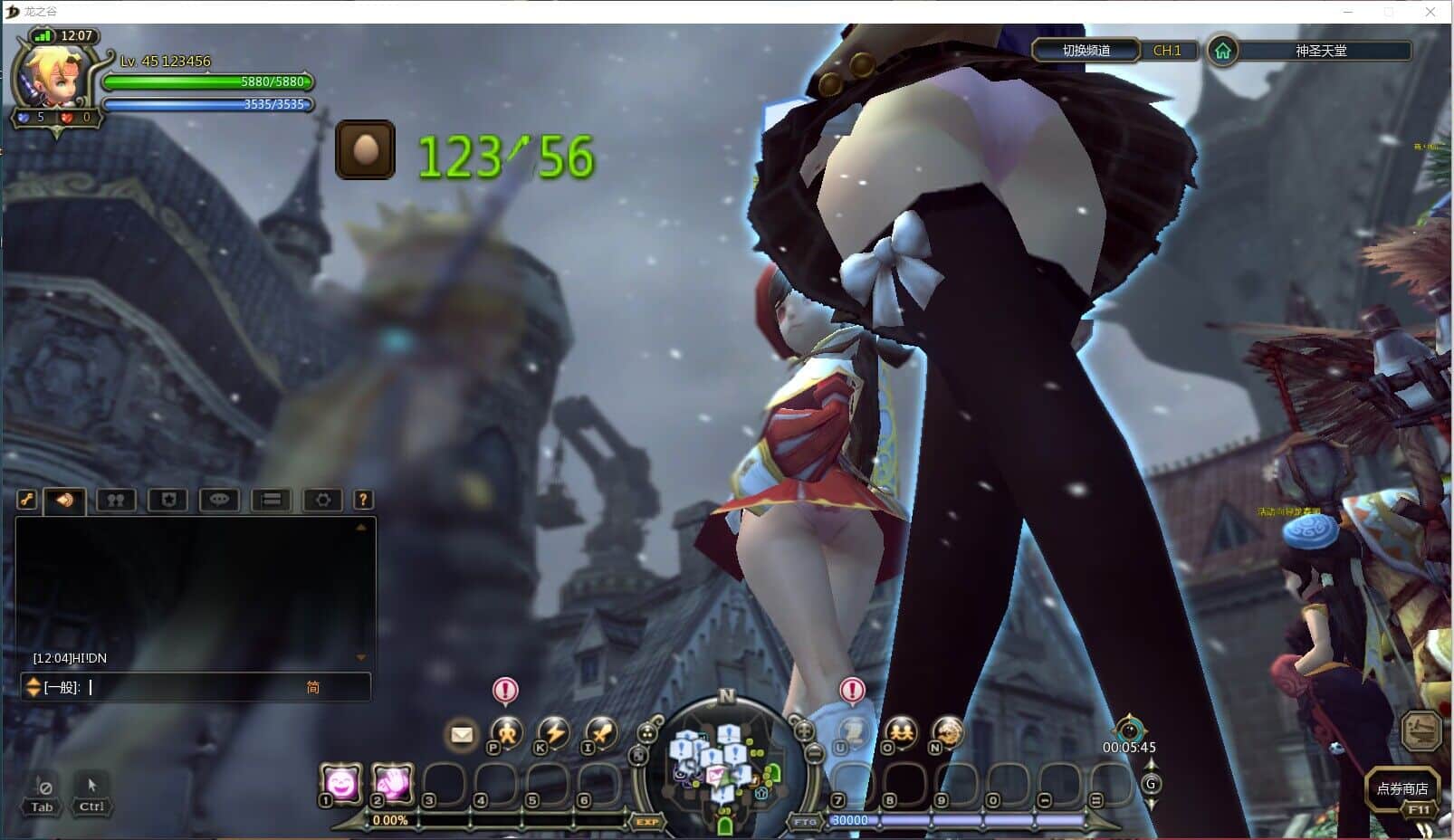Image resolution: width=1454 pixels, height=840 pixels.
Task: Open the mail icon above the hotbar
Action: tap(461, 735)
